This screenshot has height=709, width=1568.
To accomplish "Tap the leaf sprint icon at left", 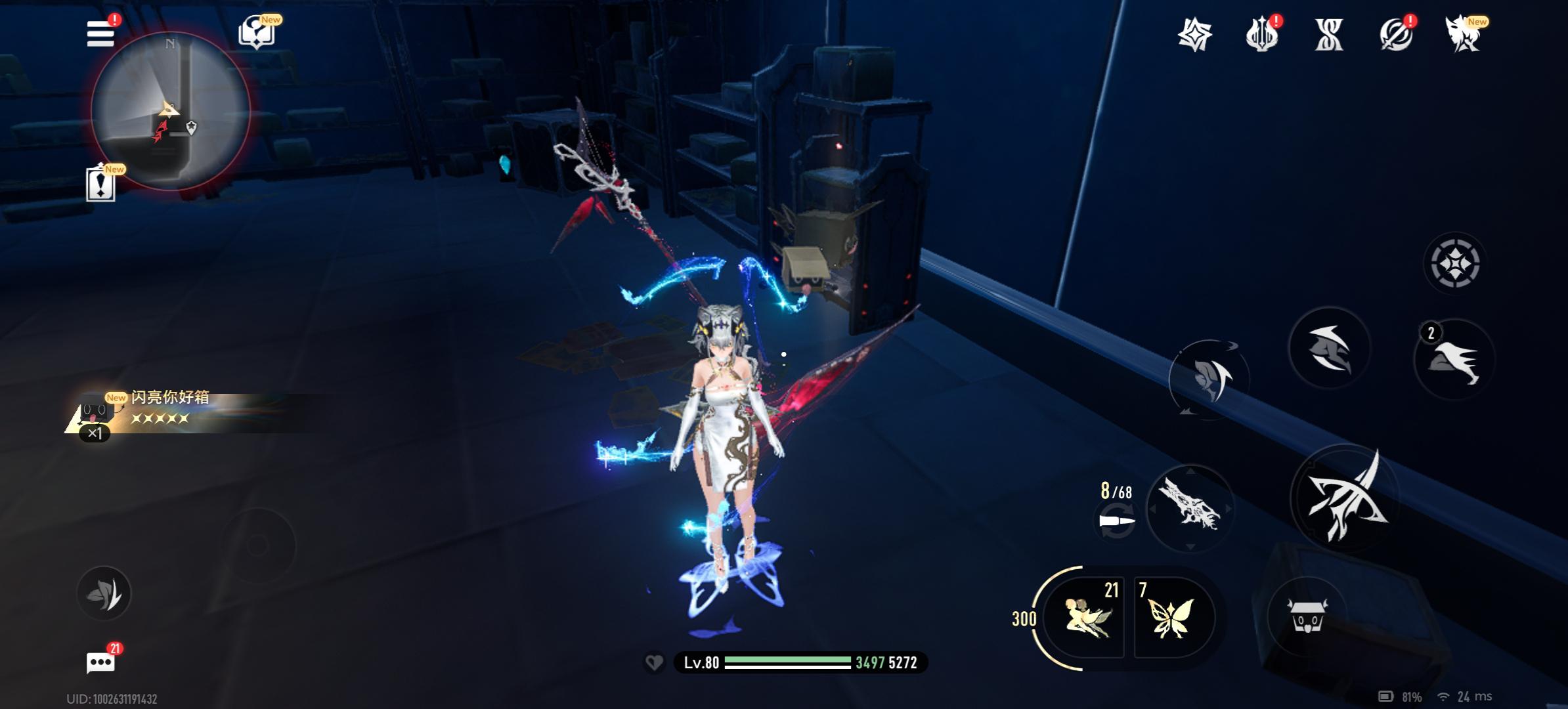I will [x=104, y=593].
